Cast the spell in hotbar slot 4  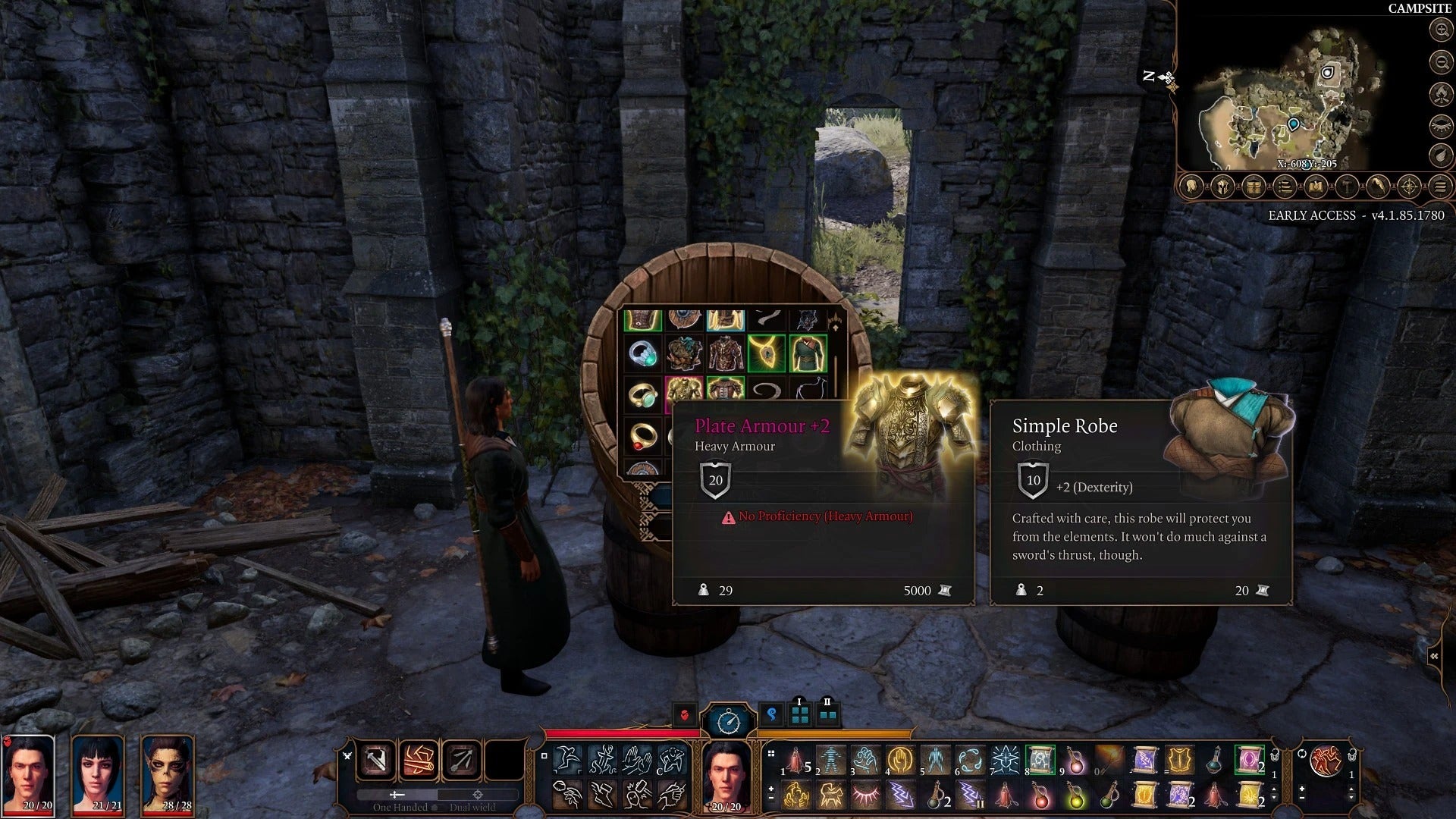click(901, 760)
